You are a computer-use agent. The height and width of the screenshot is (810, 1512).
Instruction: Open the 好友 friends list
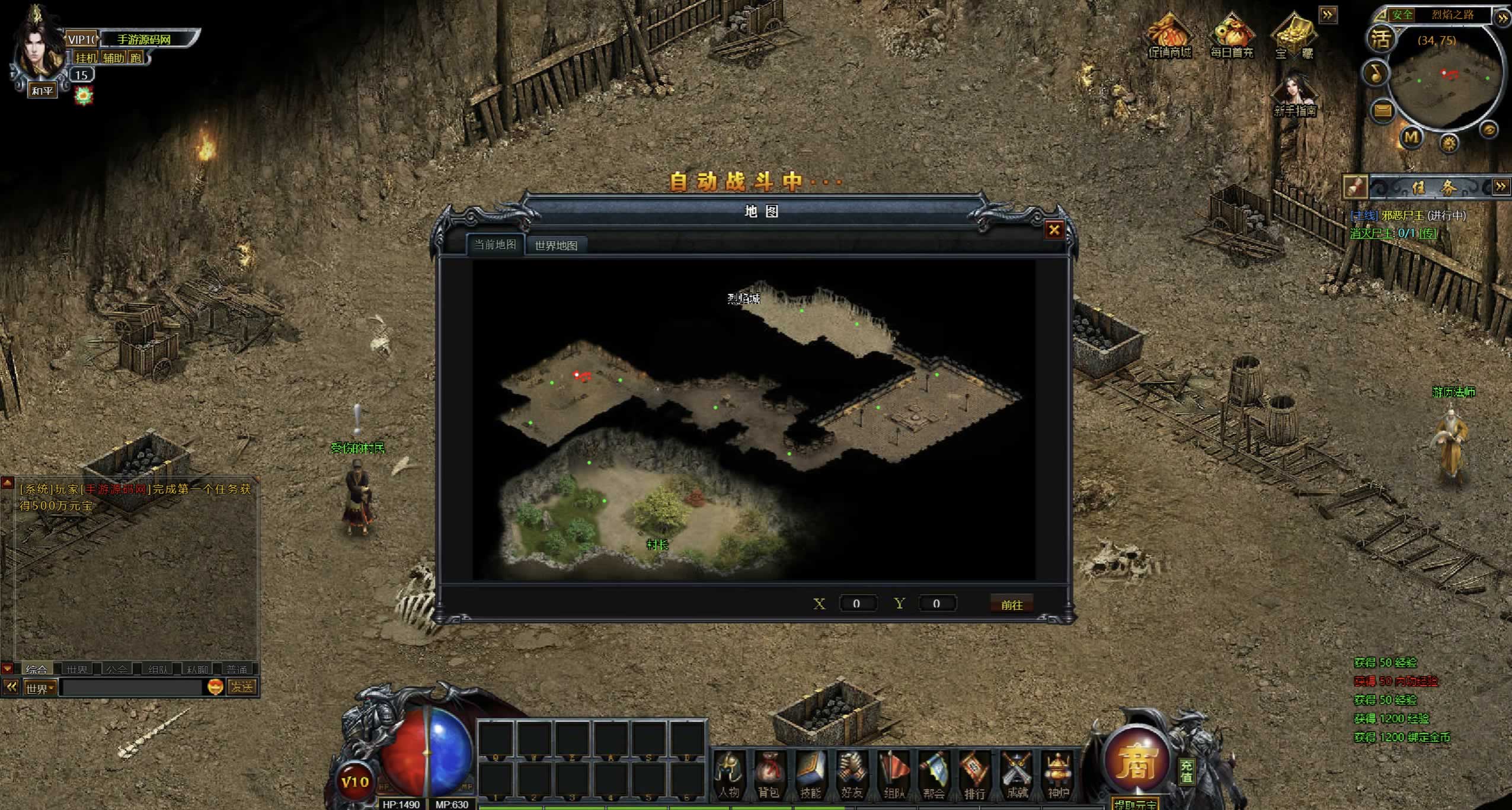point(852,774)
